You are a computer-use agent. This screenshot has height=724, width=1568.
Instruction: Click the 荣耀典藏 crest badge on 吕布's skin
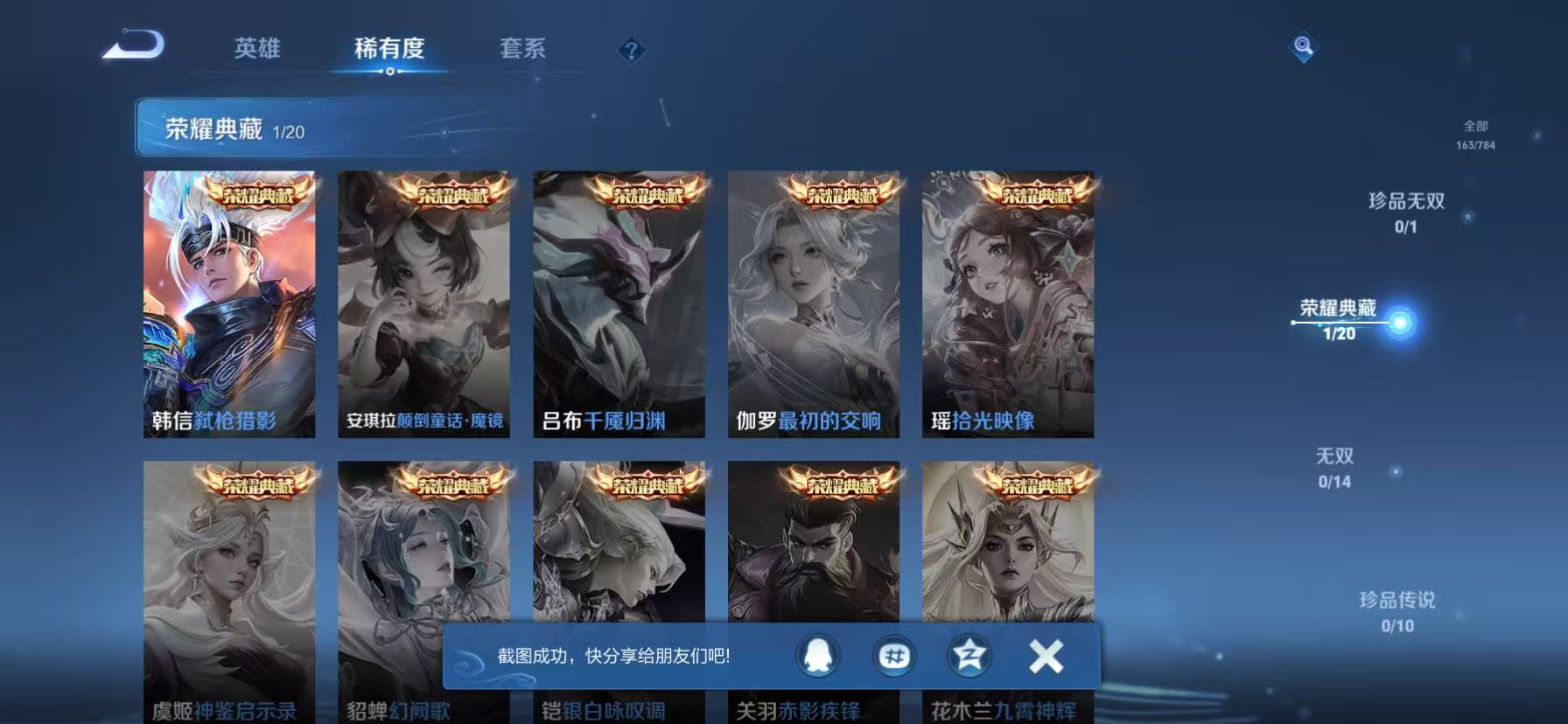click(x=644, y=195)
